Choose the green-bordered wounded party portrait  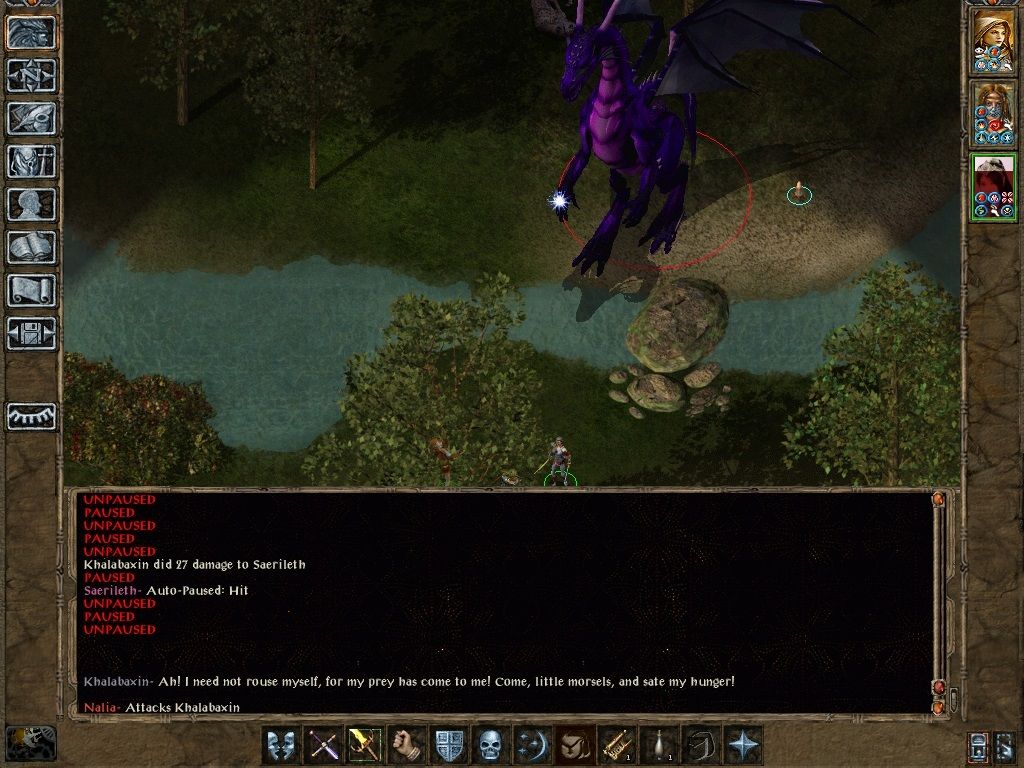coord(993,187)
